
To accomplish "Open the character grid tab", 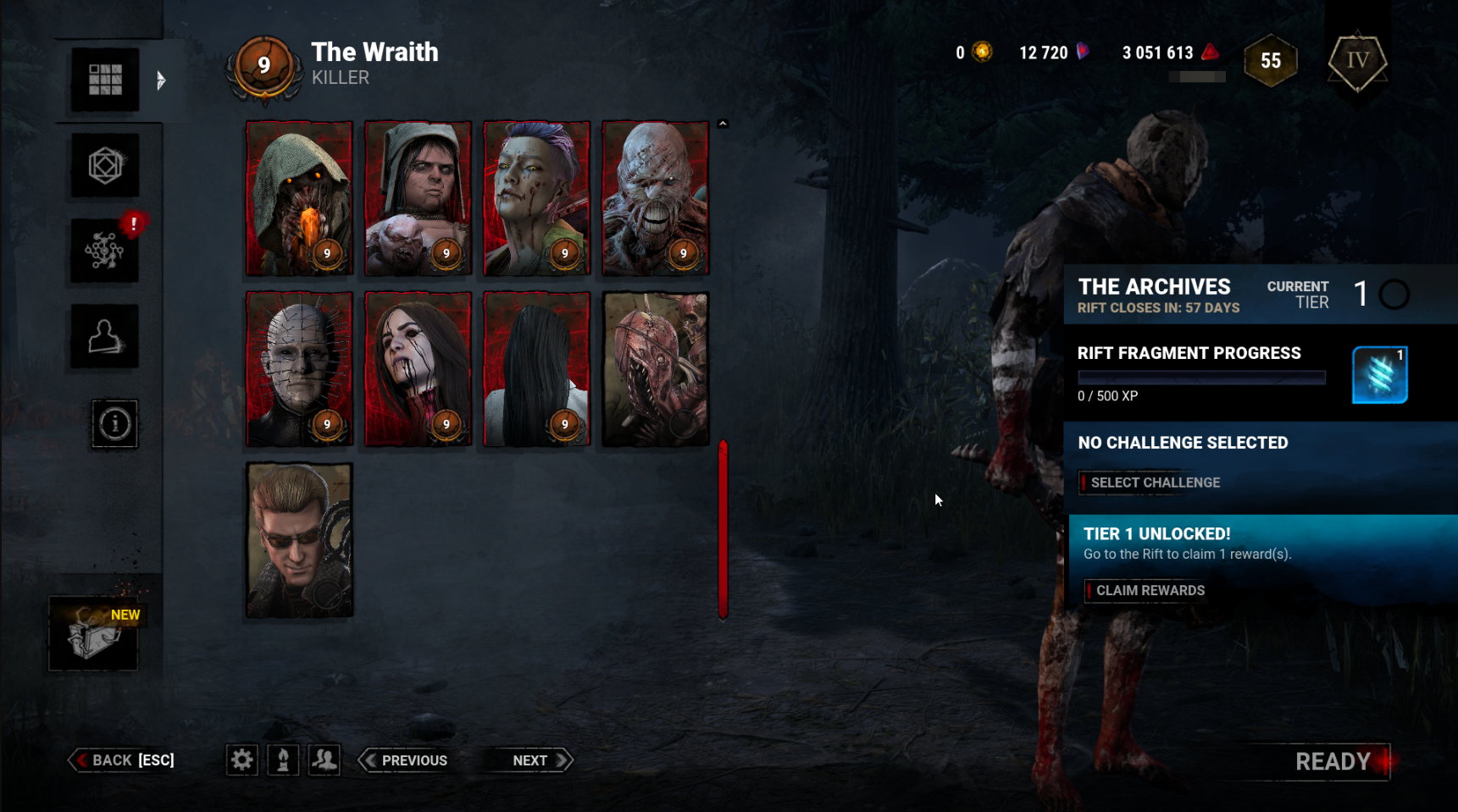I will point(105,80).
